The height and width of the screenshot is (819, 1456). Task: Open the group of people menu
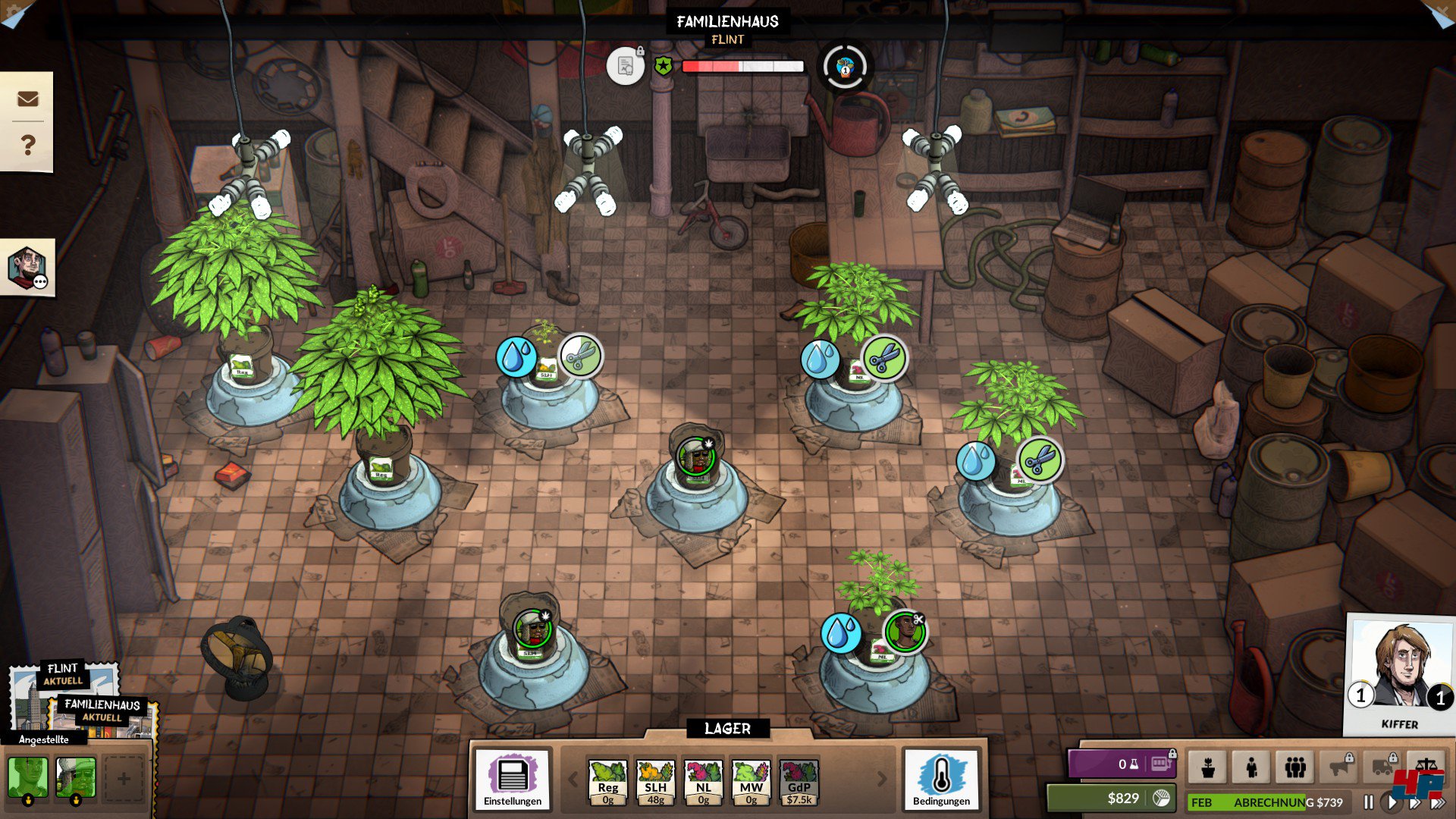(x=1295, y=767)
